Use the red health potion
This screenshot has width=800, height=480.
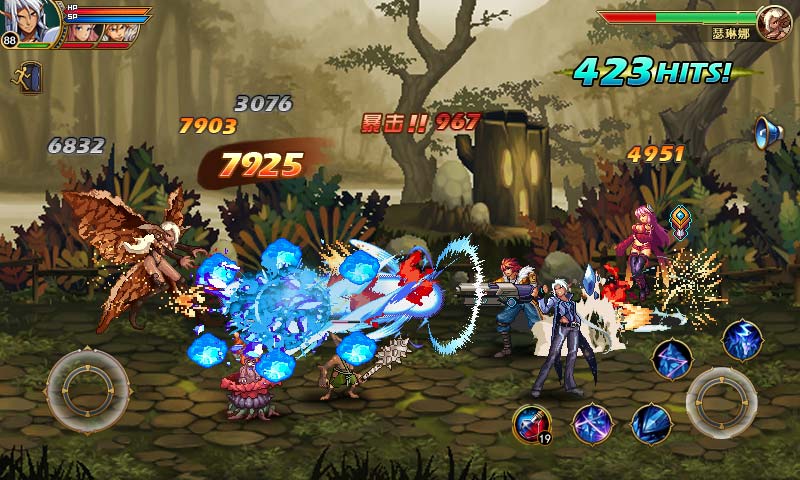point(531,423)
